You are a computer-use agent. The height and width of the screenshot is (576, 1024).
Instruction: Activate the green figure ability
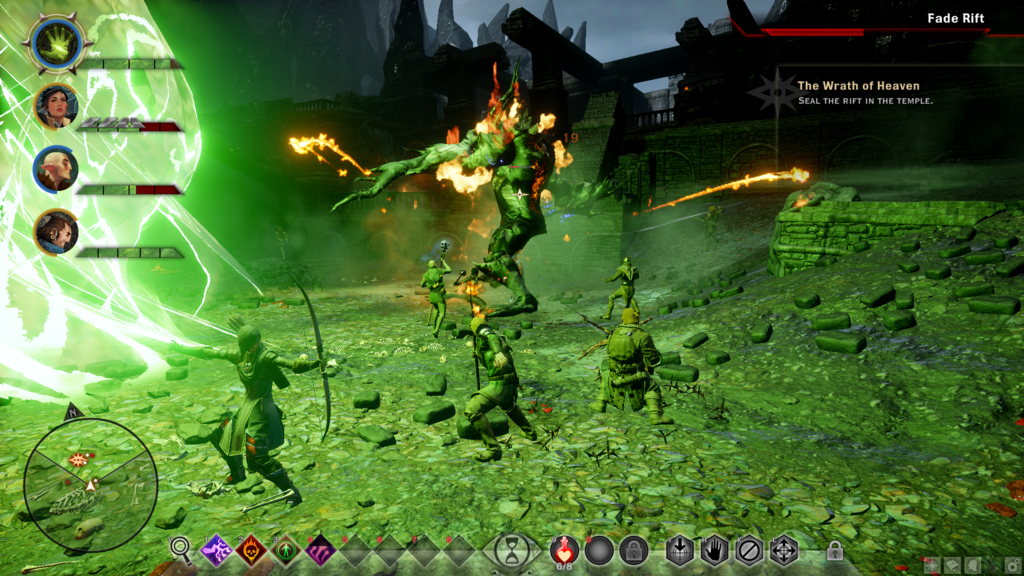click(x=287, y=549)
